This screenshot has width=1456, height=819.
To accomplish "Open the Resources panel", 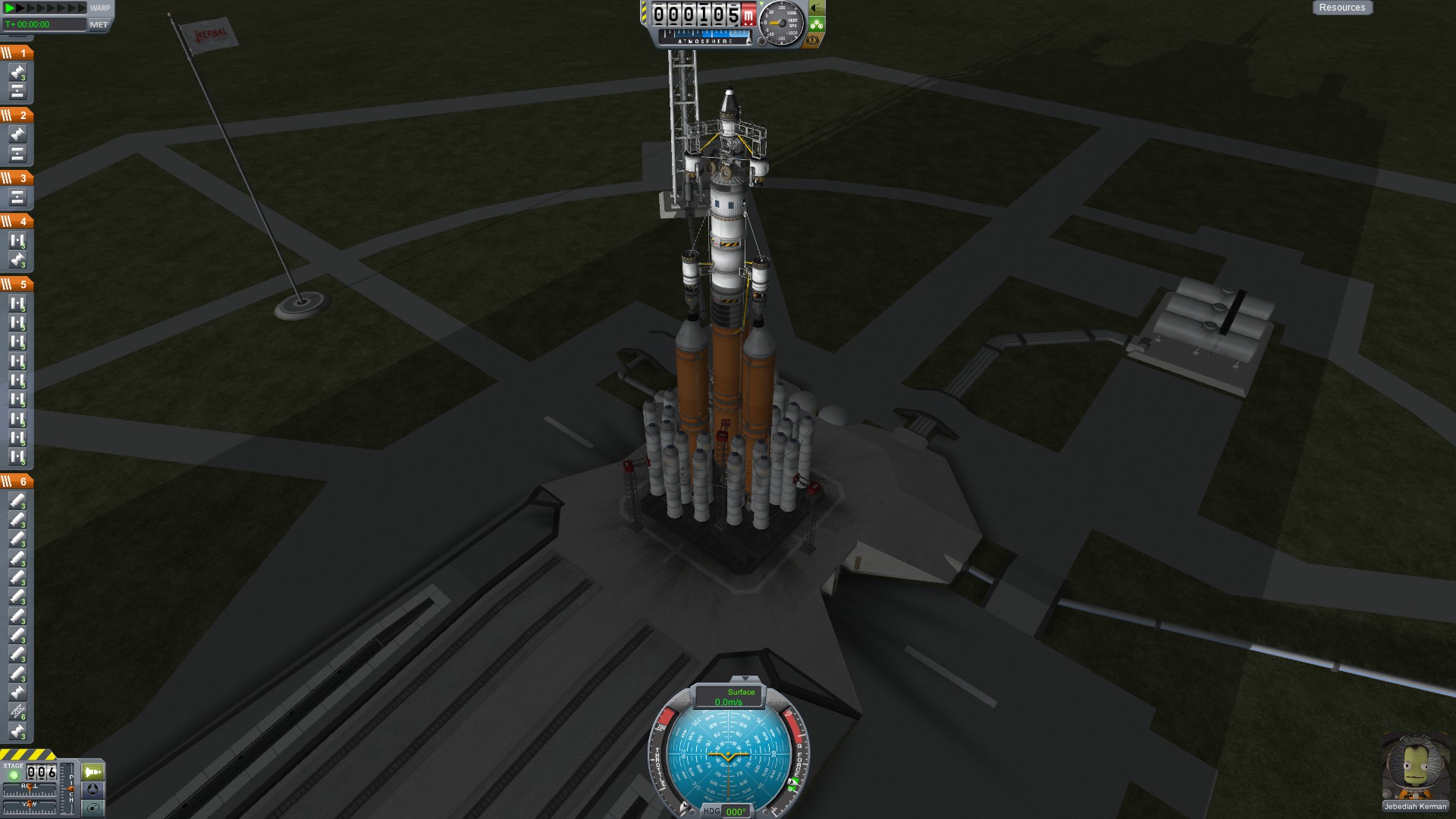I will coord(1341,8).
